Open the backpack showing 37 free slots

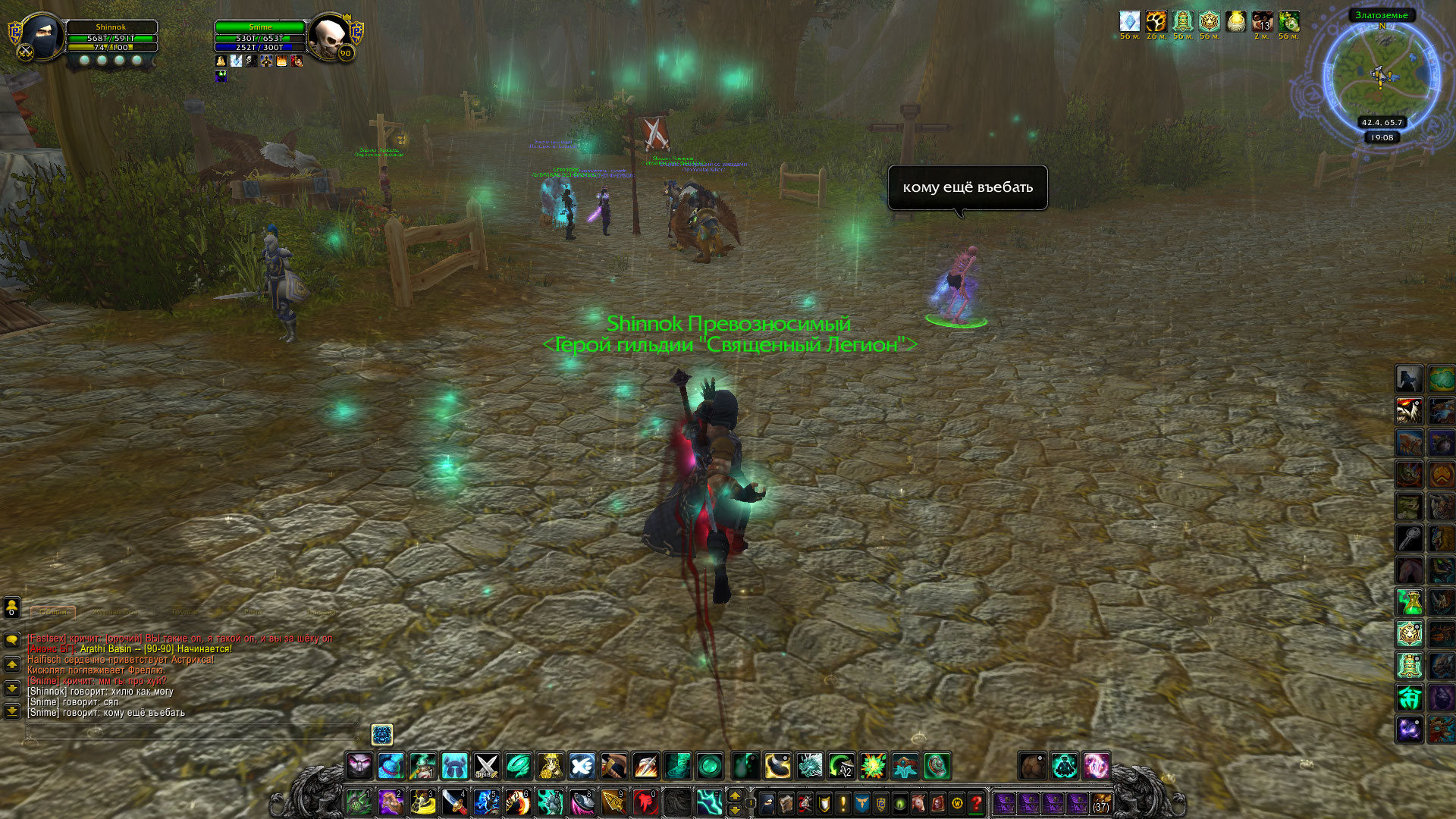pos(1101,802)
